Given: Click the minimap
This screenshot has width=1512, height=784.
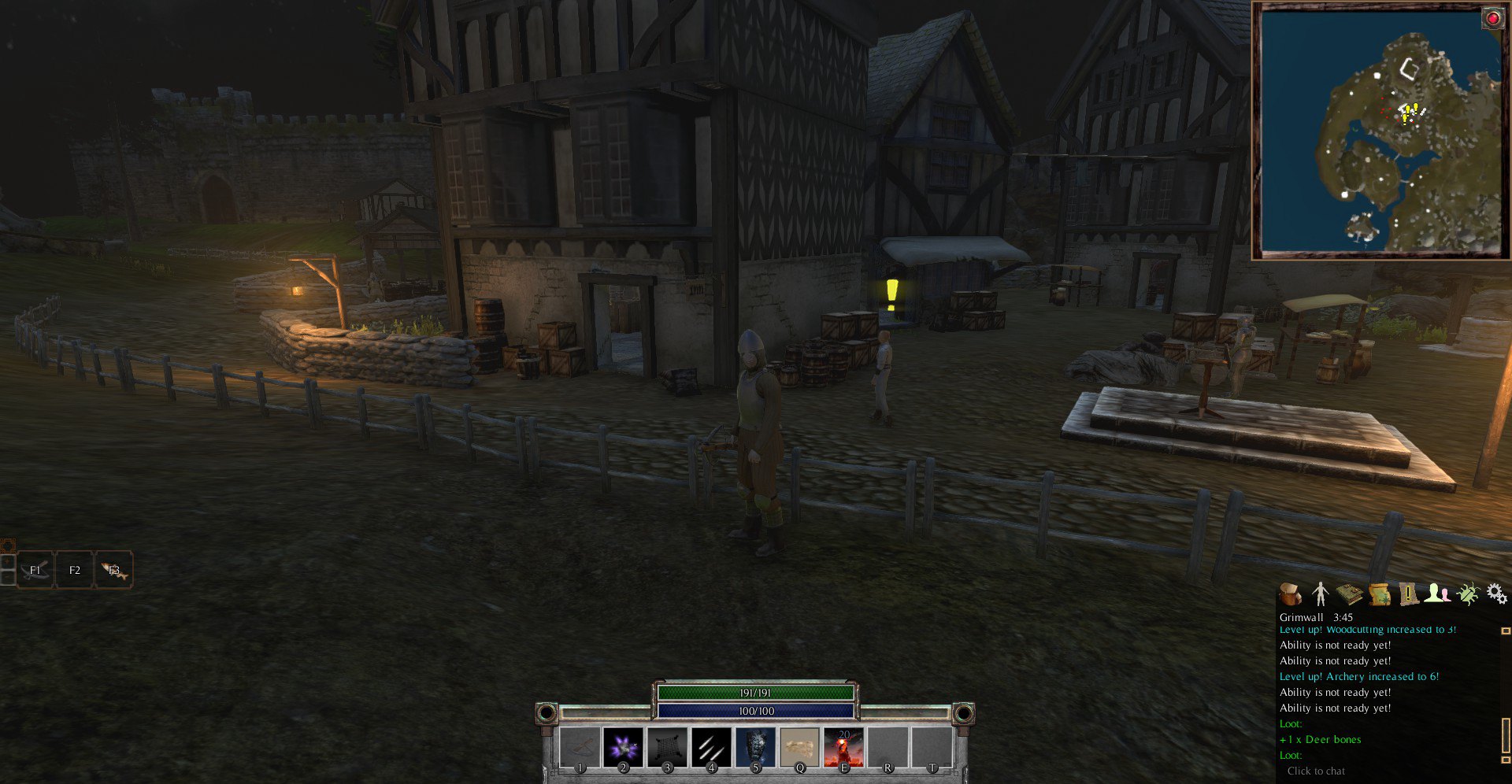Looking at the screenshot, I should 1380,131.
